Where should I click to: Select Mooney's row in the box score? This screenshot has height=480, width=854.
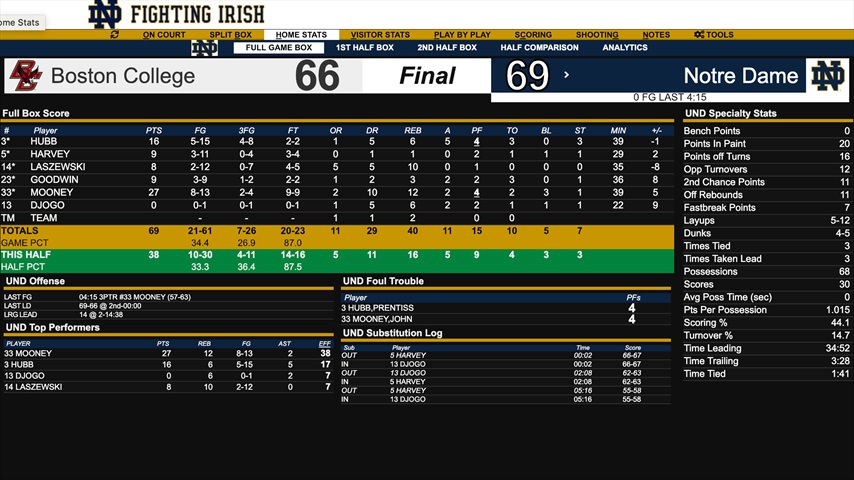(x=52, y=192)
